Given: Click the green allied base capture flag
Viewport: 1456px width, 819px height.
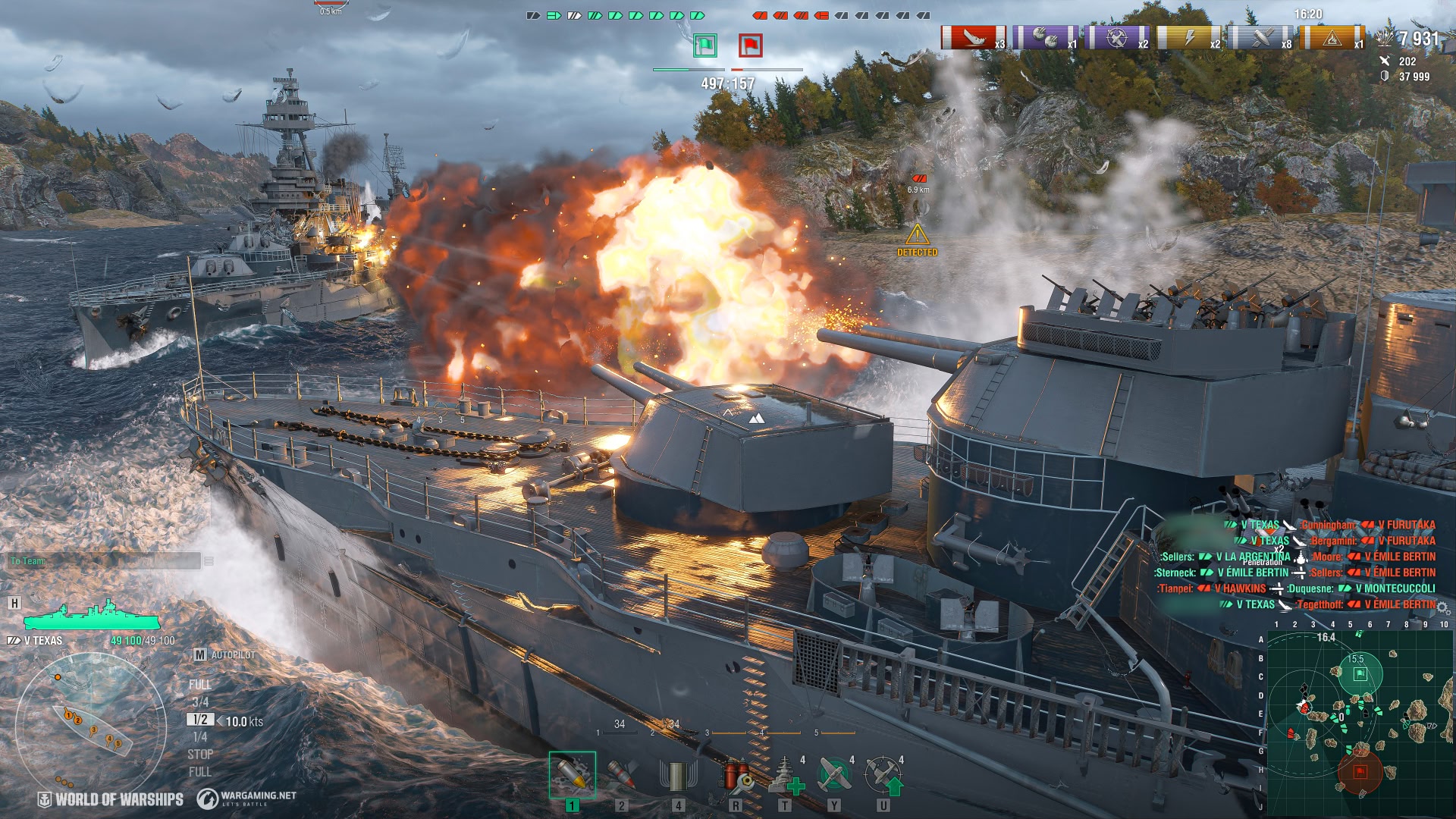Looking at the screenshot, I should click(x=705, y=45).
